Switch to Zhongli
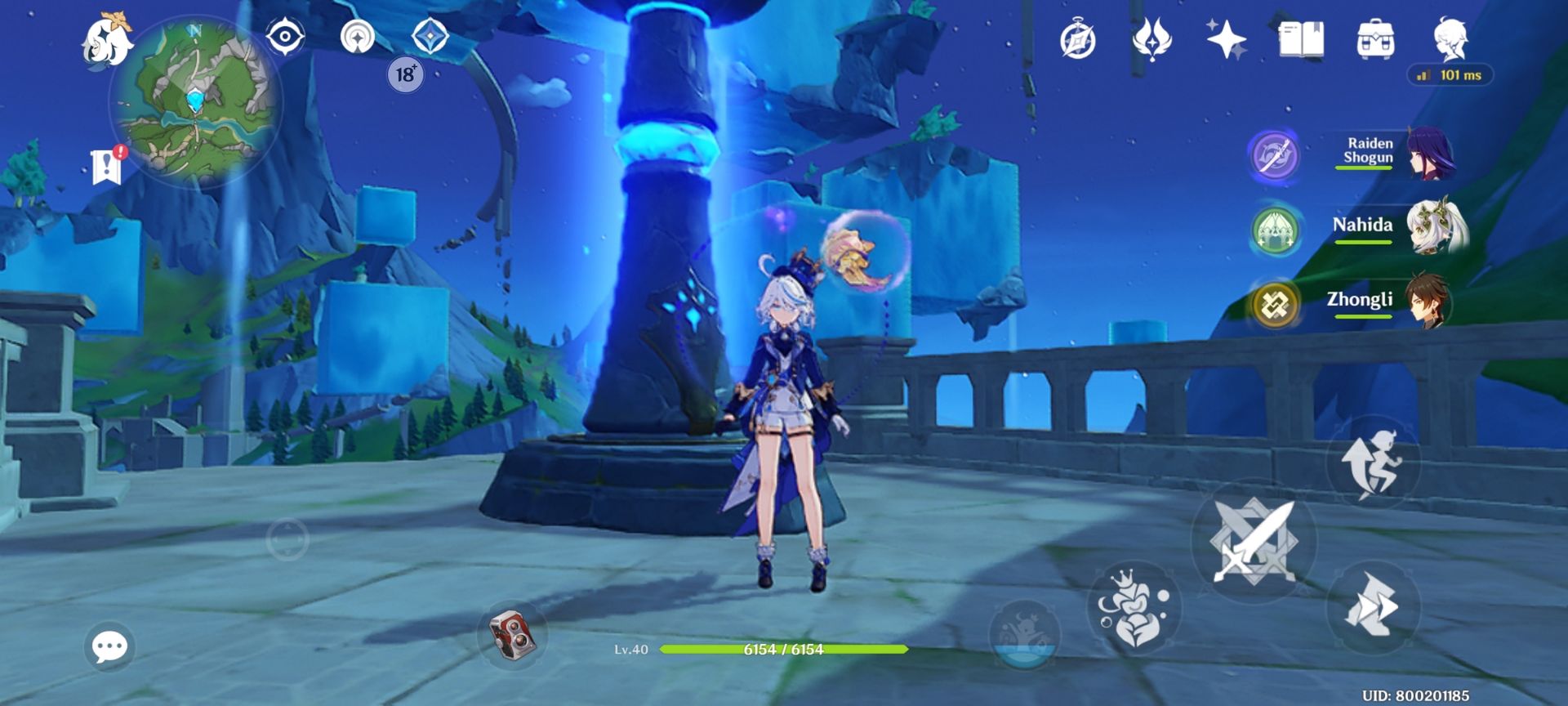The image size is (1568, 706). coord(1388,301)
